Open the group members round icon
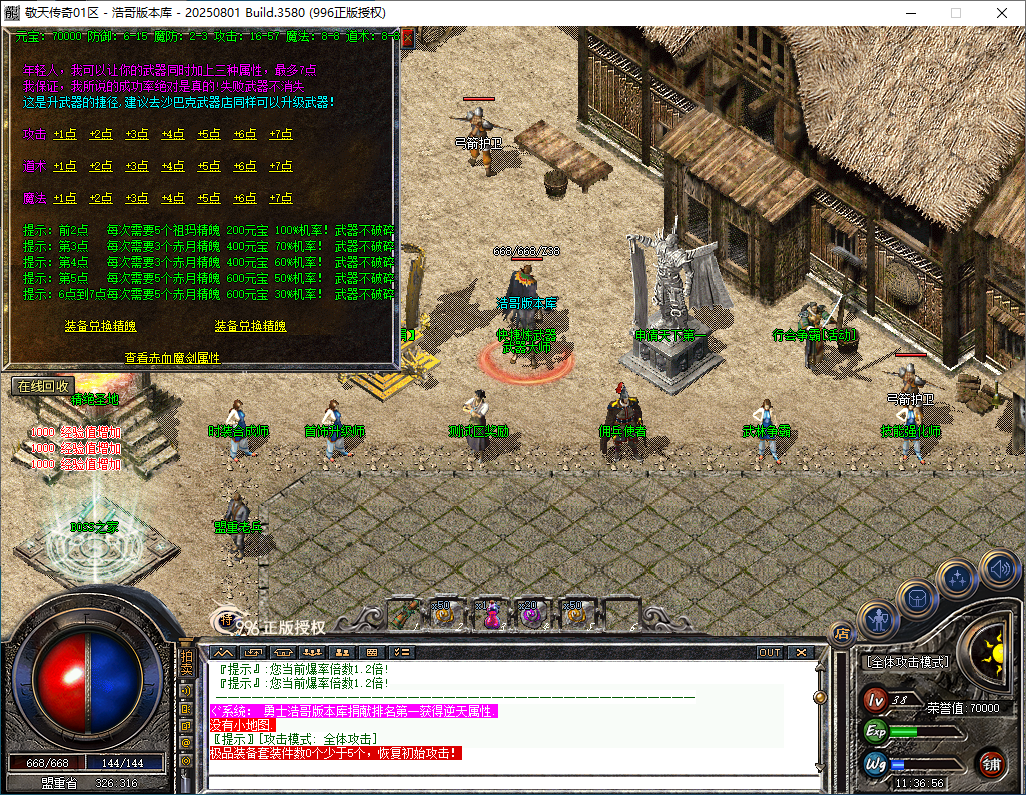Image resolution: width=1026 pixels, height=795 pixels. click(958, 578)
